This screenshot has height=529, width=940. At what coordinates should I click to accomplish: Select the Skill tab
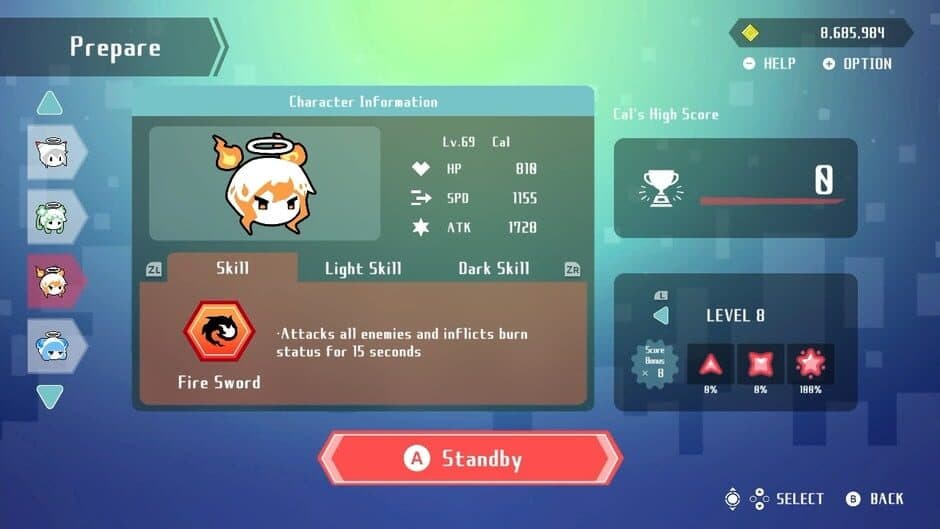click(232, 268)
